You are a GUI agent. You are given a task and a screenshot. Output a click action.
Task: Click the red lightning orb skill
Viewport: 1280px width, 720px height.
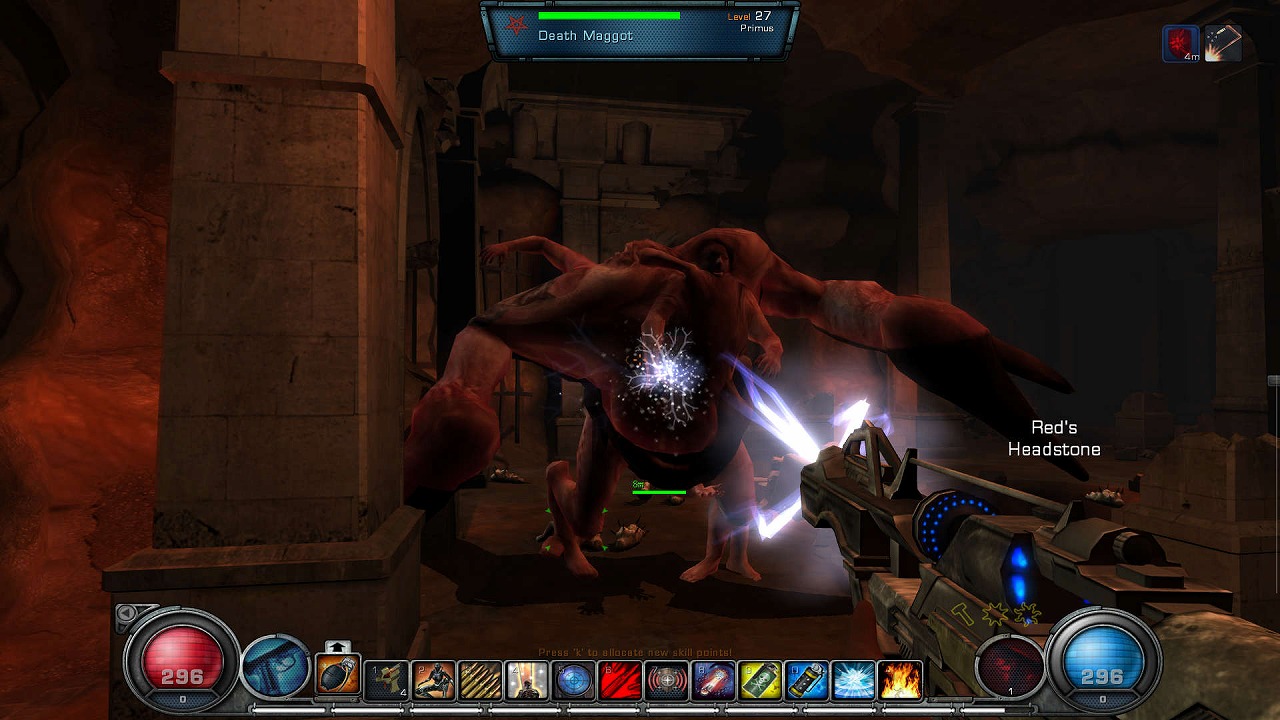[x=1009, y=666]
